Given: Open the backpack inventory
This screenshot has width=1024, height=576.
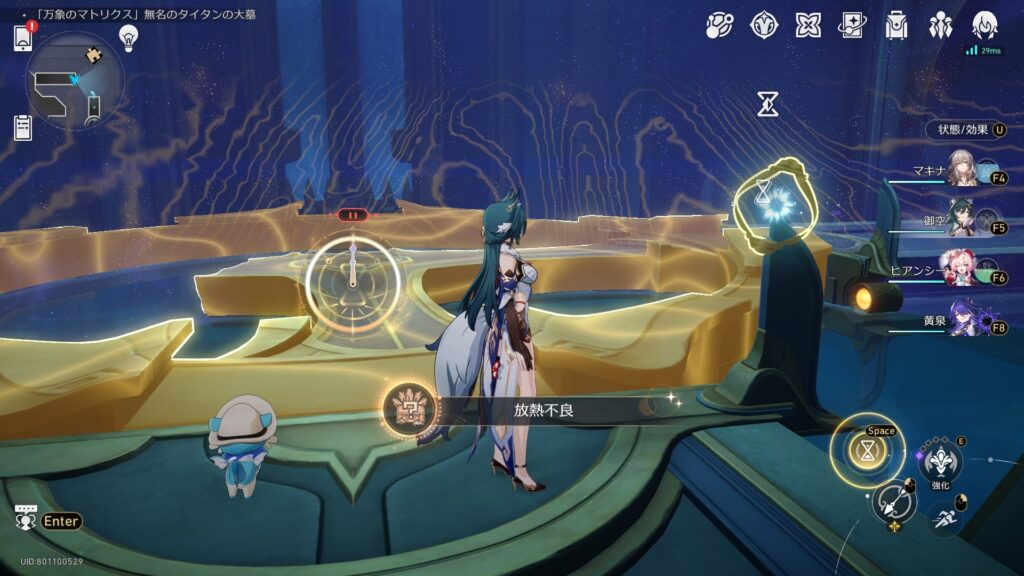Looking at the screenshot, I should pyautogui.click(x=897, y=25).
